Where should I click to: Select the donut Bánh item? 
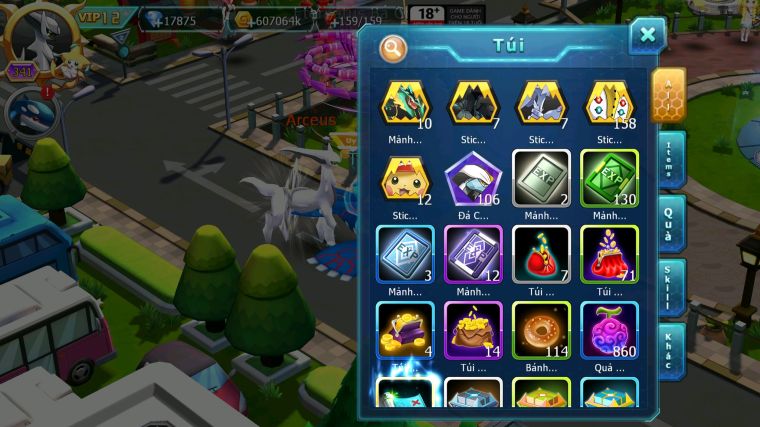pyautogui.click(x=541, y=329)
